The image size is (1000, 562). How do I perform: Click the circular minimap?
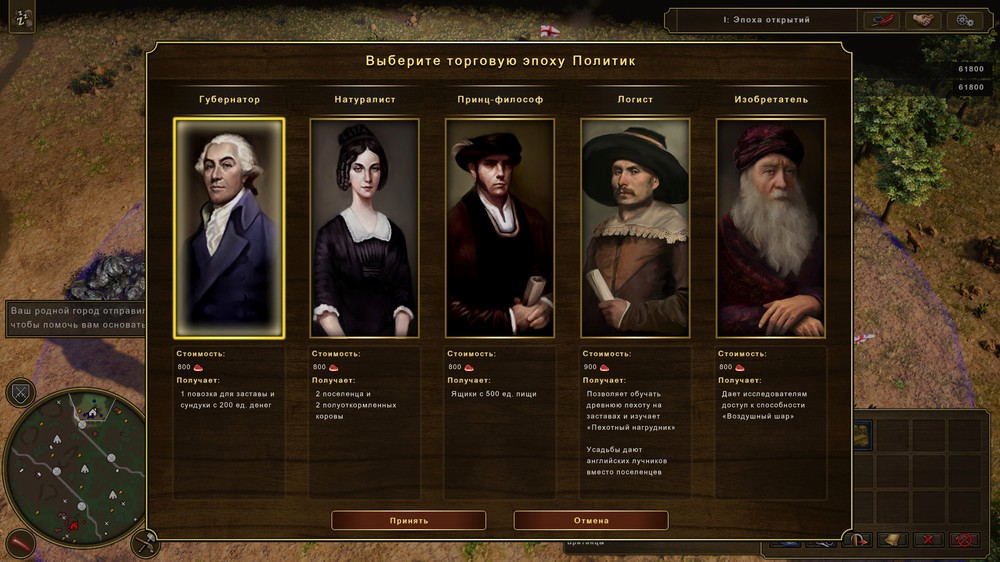[74, 462]
